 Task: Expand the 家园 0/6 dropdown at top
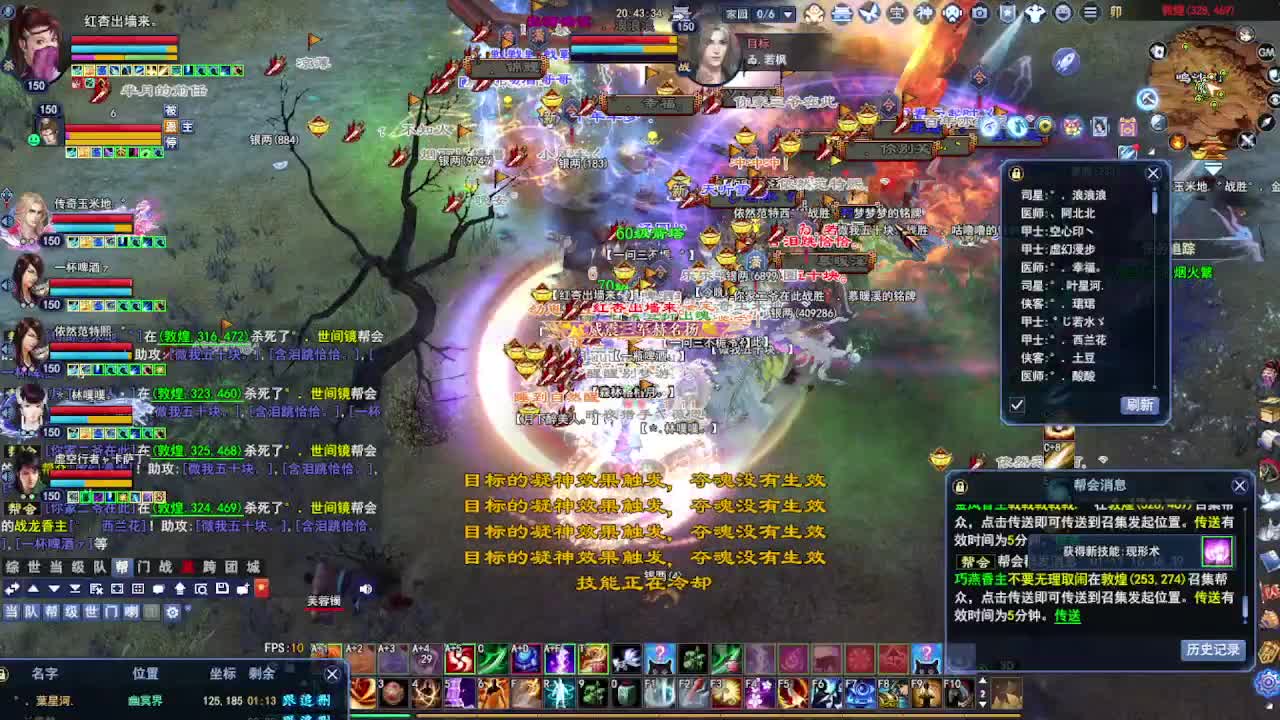coord(788,13)
